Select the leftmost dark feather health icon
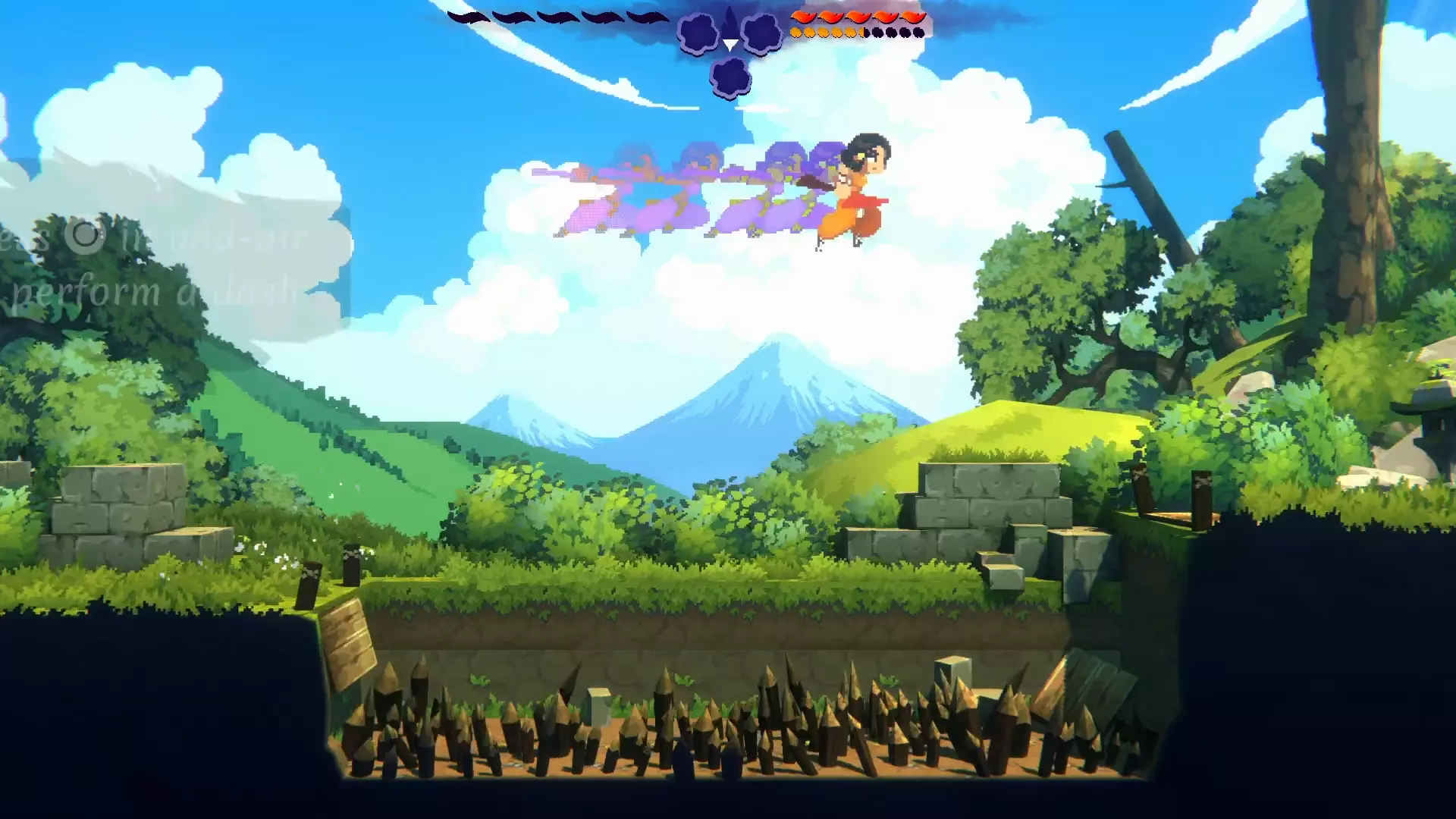This screenshot has width=1456, height=819. tap(469, 17)
